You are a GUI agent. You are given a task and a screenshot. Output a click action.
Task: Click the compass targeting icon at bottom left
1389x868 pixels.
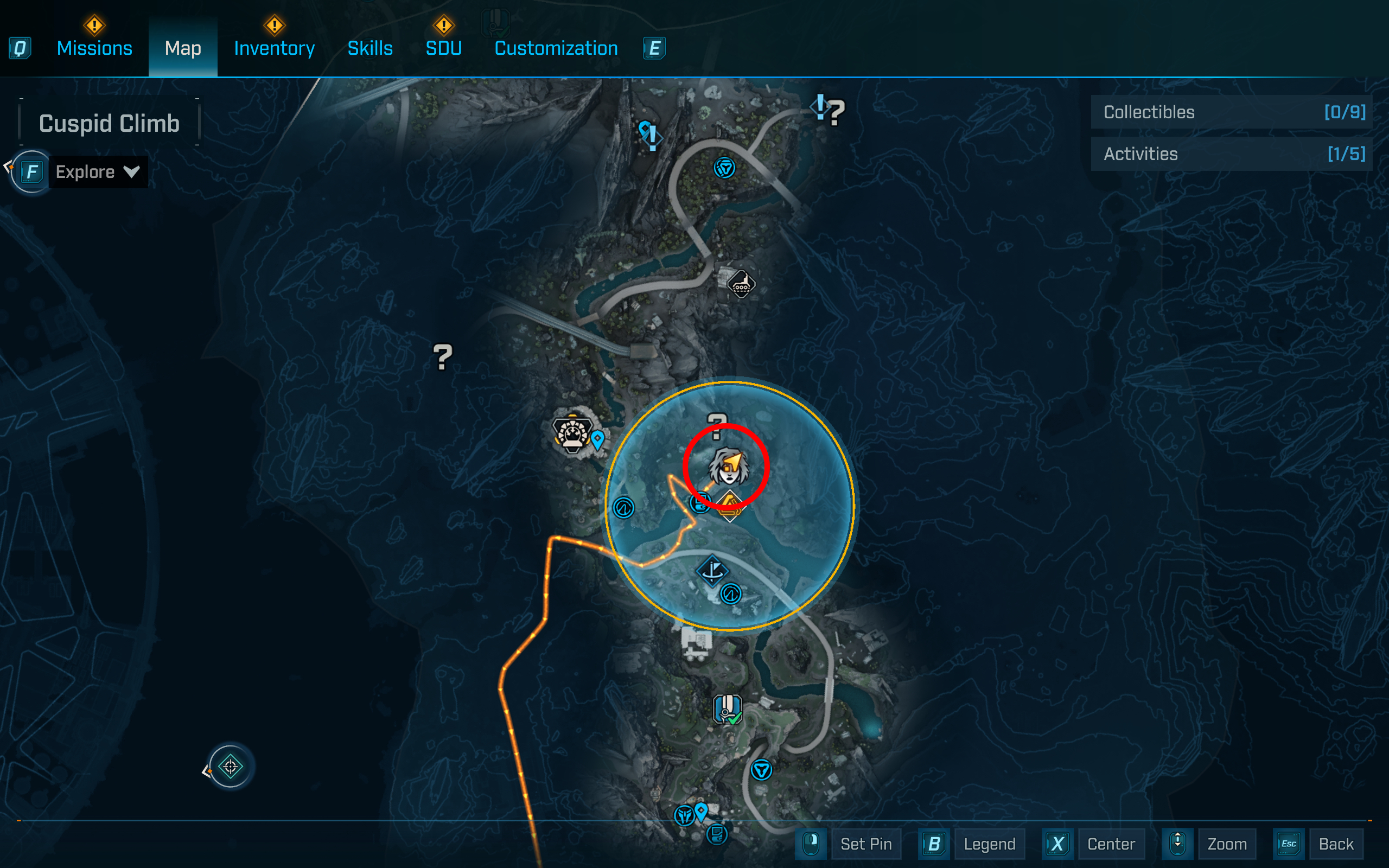[230, 768]
